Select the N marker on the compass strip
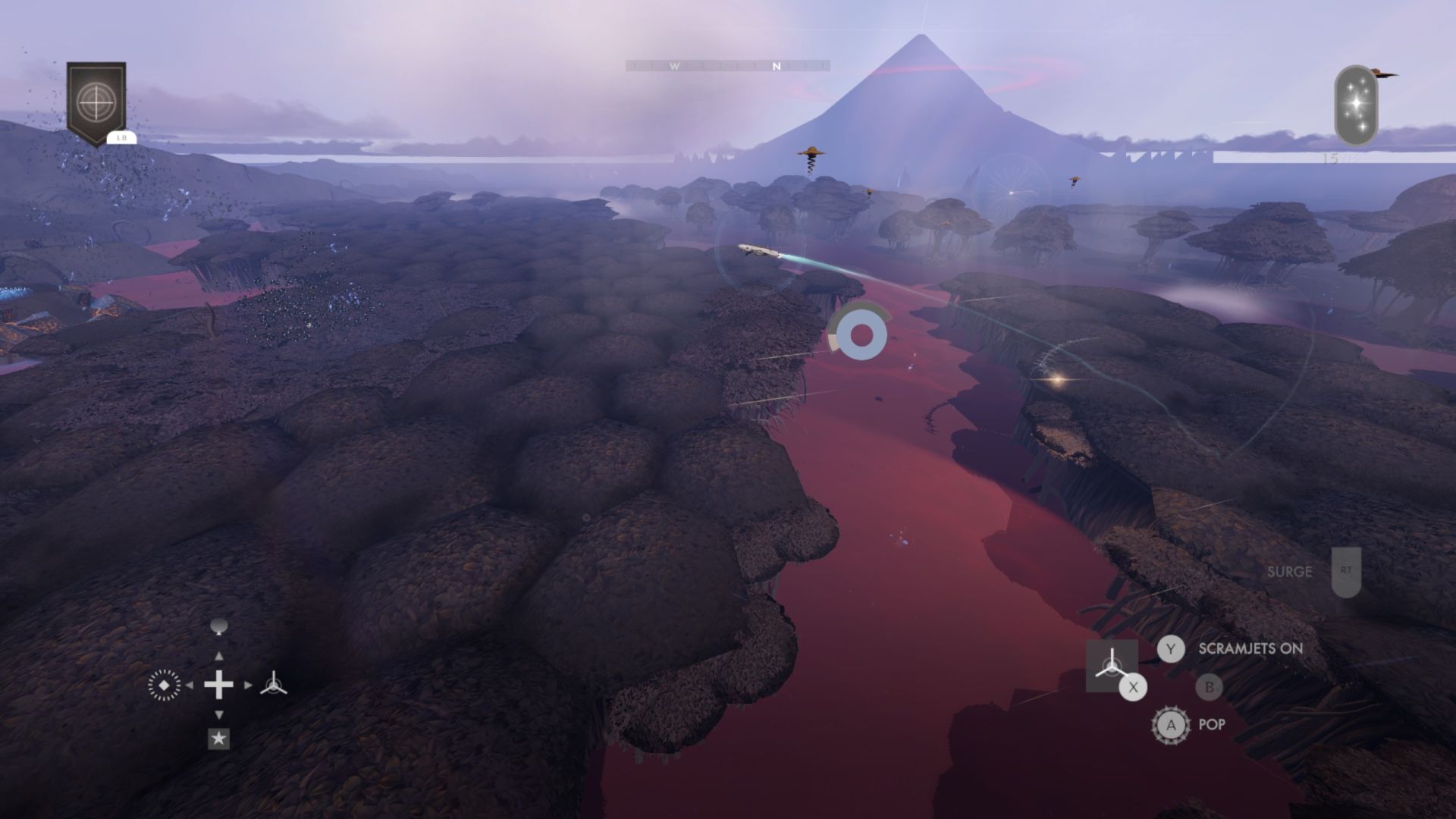The height and width of the screenshot is (819, 1456). click(775, 66)
